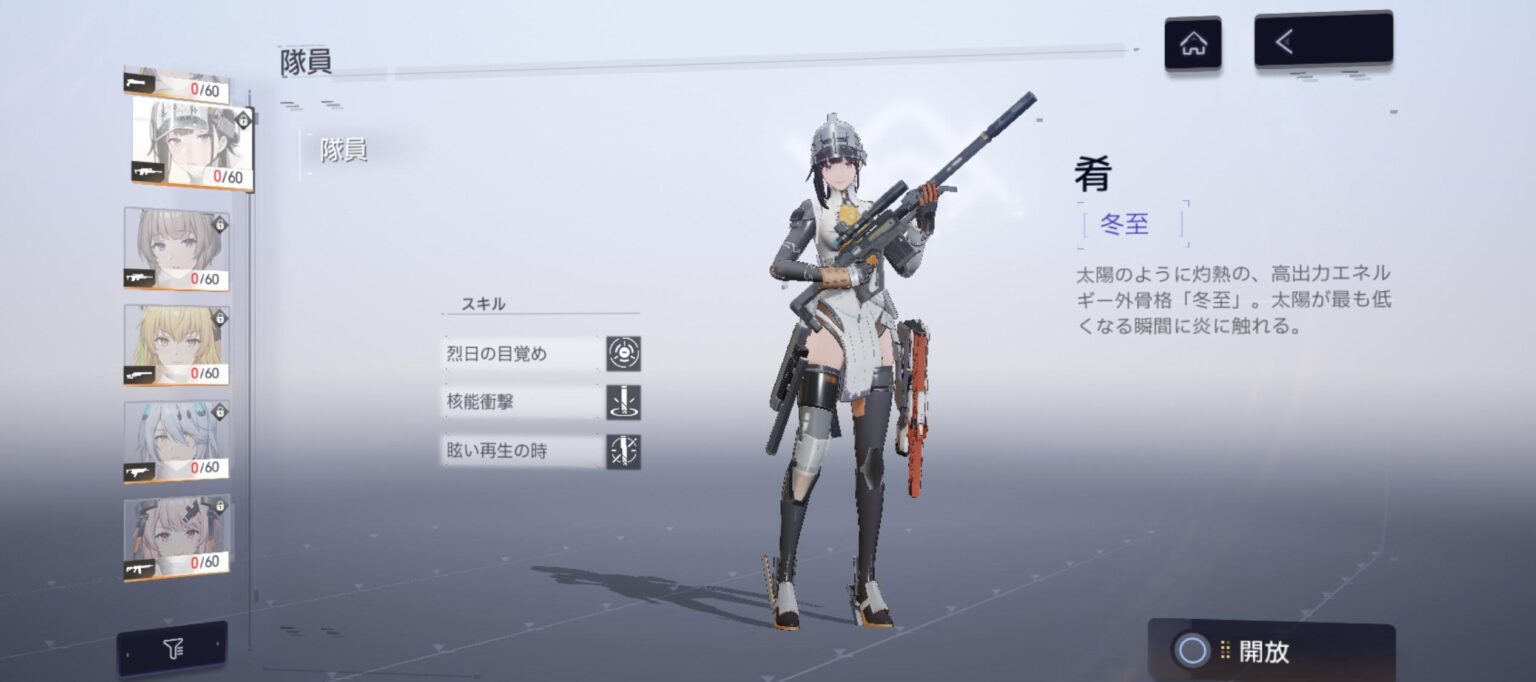Open the character filter funnel button
This screenshot has width=1536, height=682.
click(172, 650)
